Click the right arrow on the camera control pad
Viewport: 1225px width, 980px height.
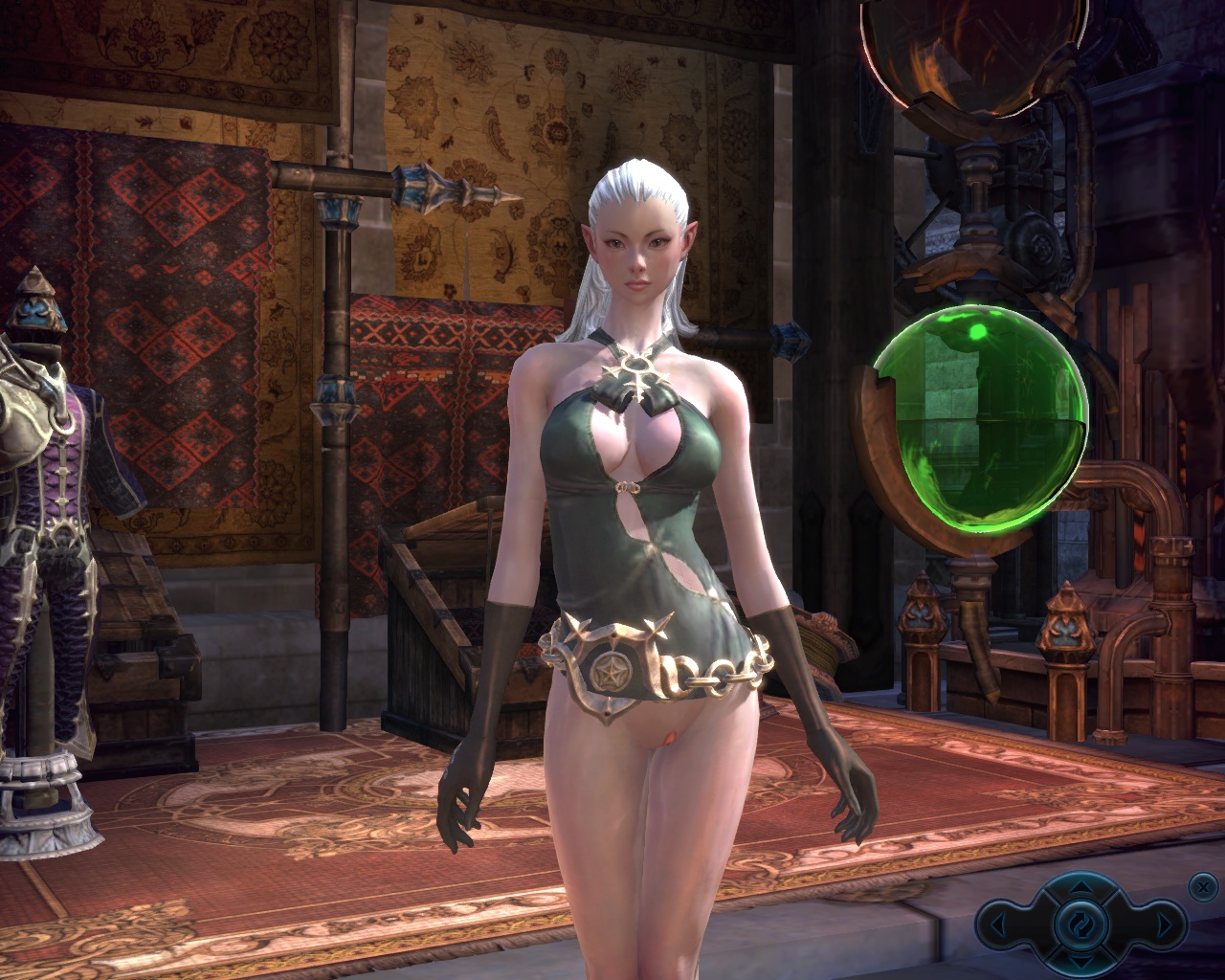1165,925
